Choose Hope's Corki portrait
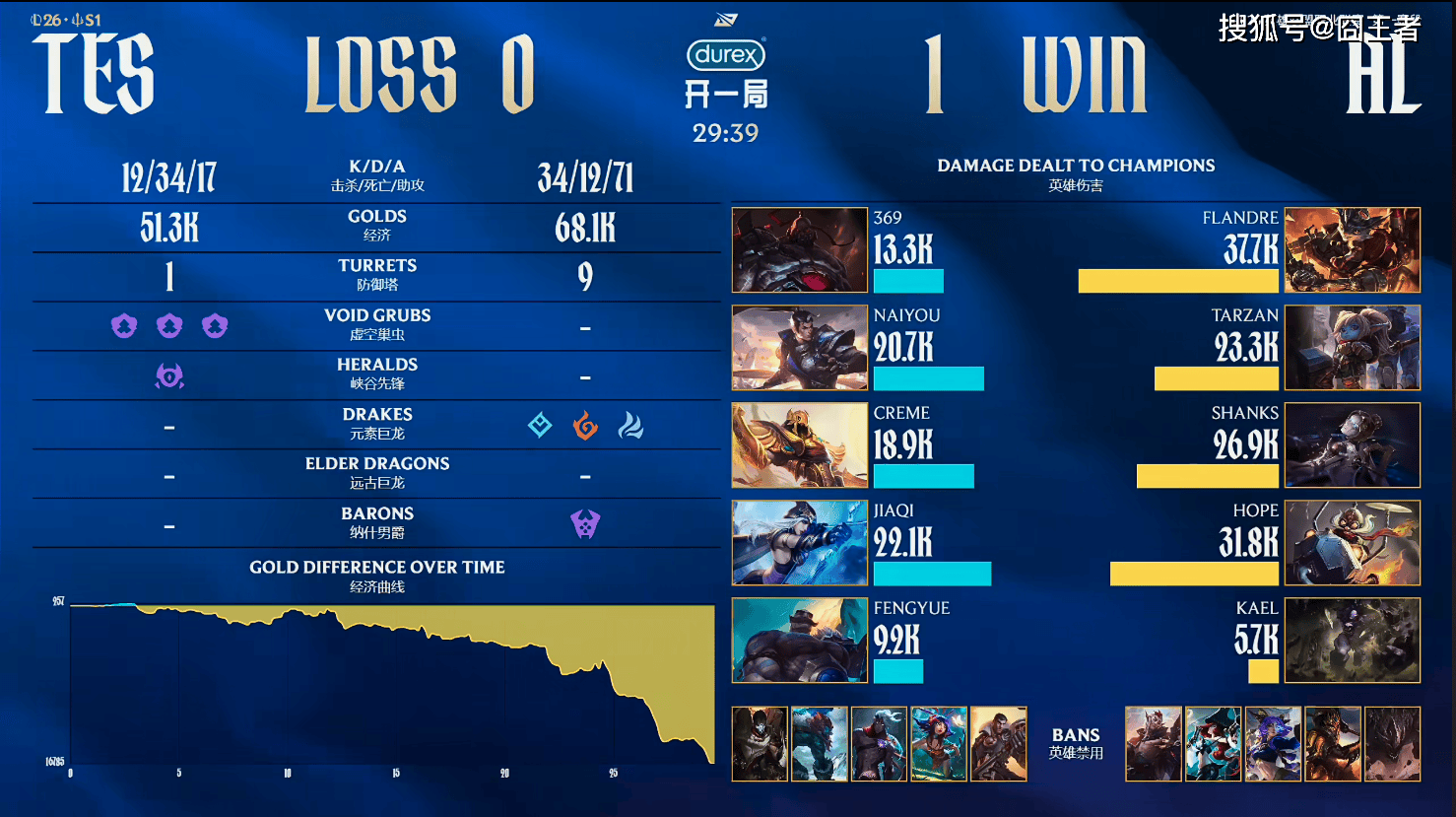The width and height of the screenshot is (1456, 817). pos(1353,542)
